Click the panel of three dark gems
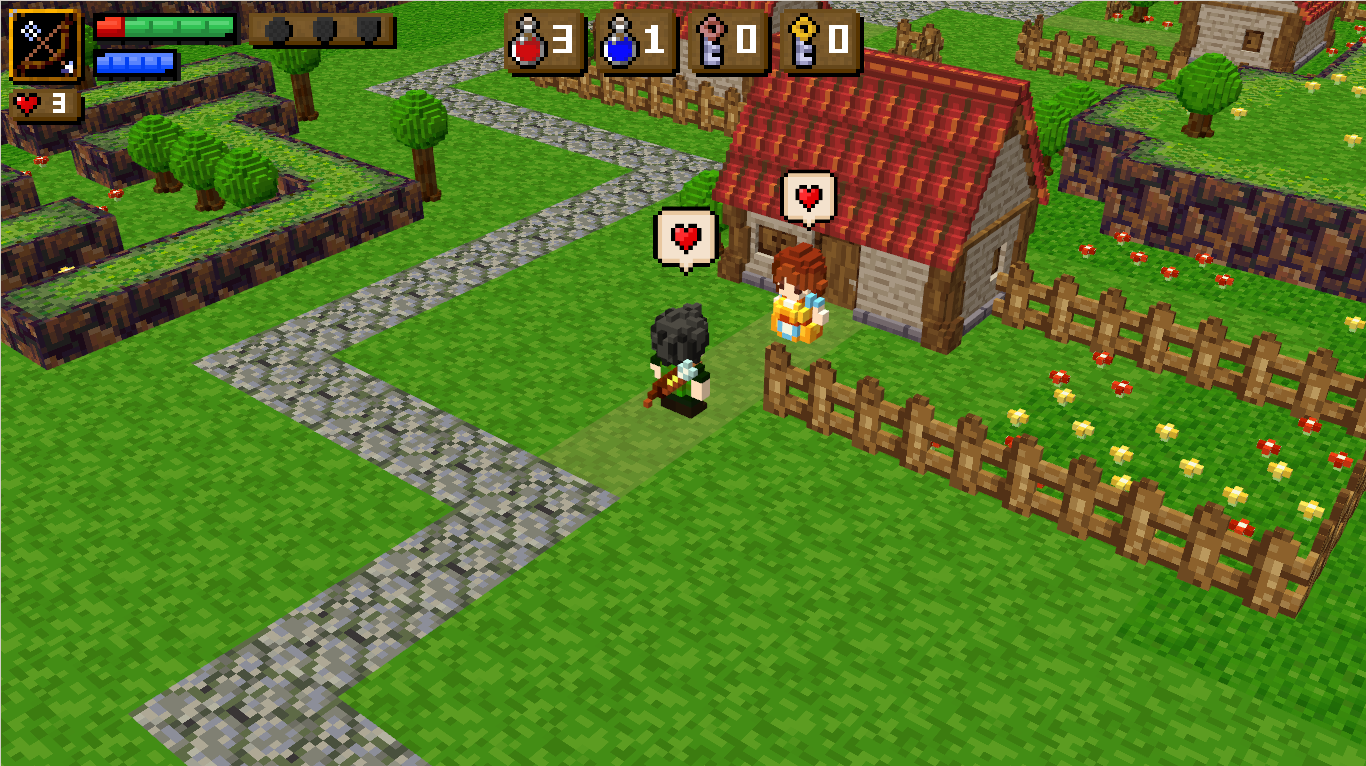The height and width of the screenshot is (766, 1366). pos(322,30)
